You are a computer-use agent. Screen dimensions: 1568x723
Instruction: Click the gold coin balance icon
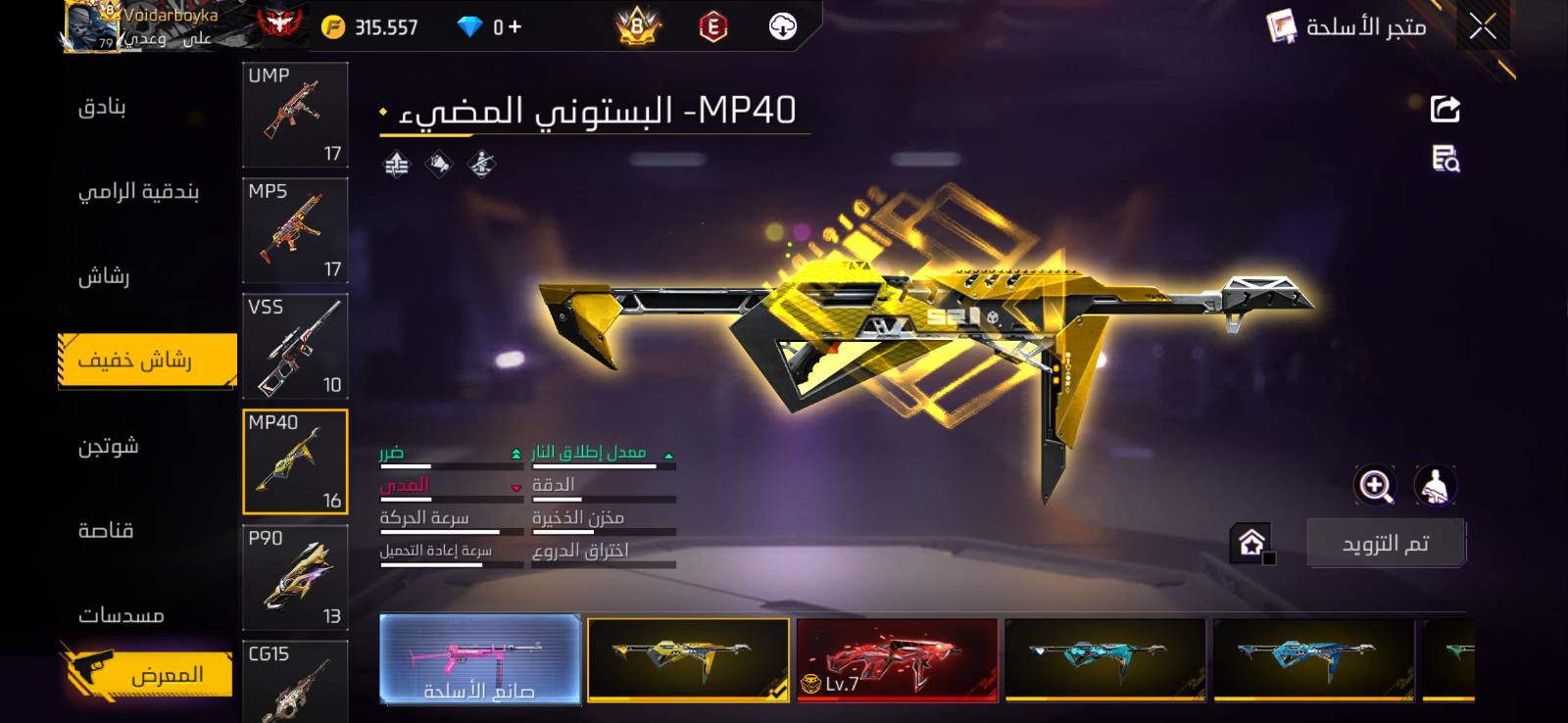click(334, 26)
